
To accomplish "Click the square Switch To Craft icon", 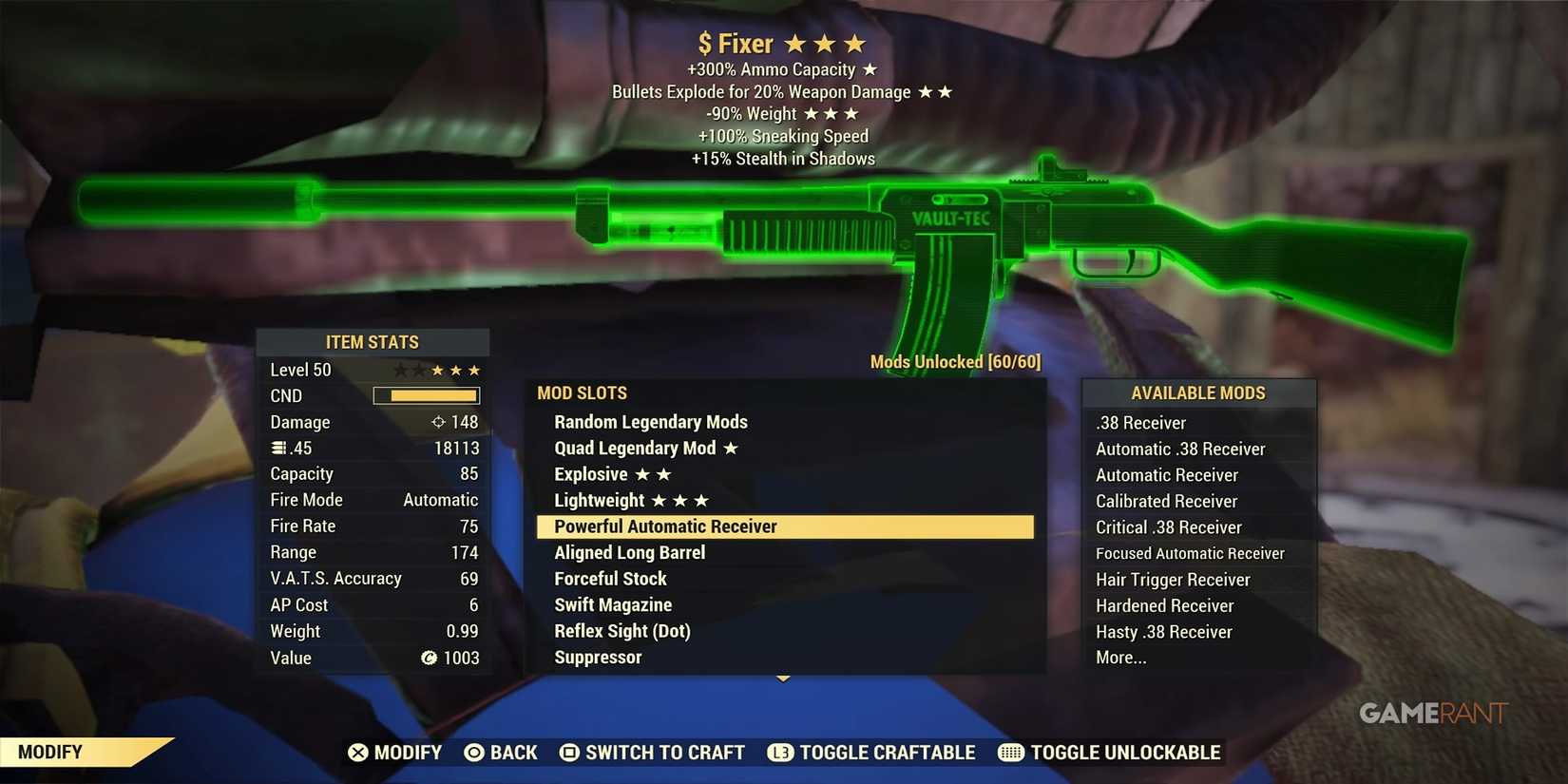I will [568, 752].
